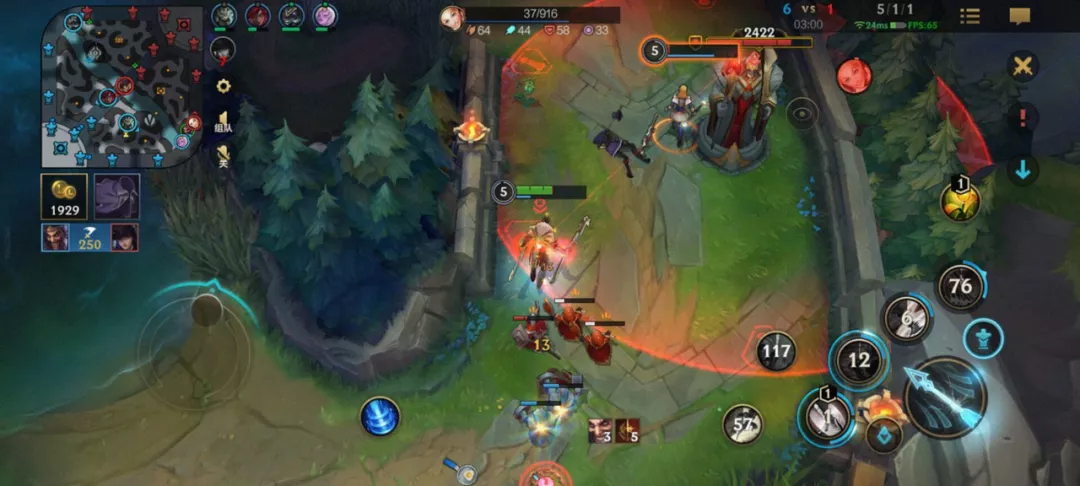Activate the ability on 76 cooldown
Viewport: 1080px width, 486px height.
point(961,287)
